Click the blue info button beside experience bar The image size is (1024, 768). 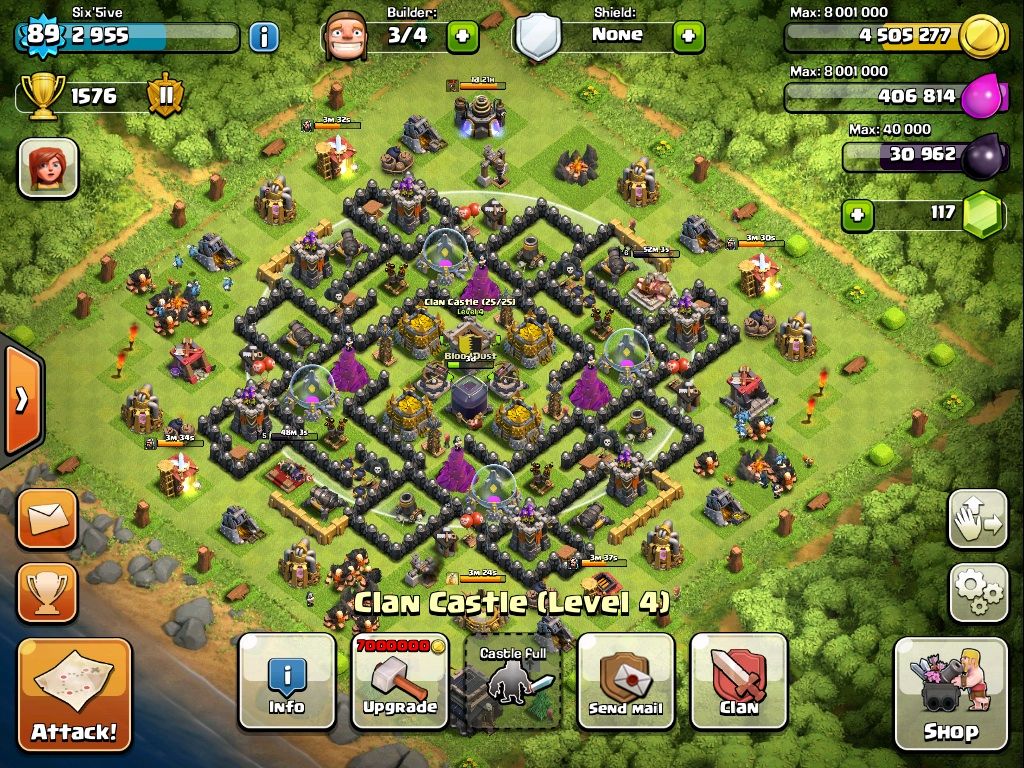[263, 37]
